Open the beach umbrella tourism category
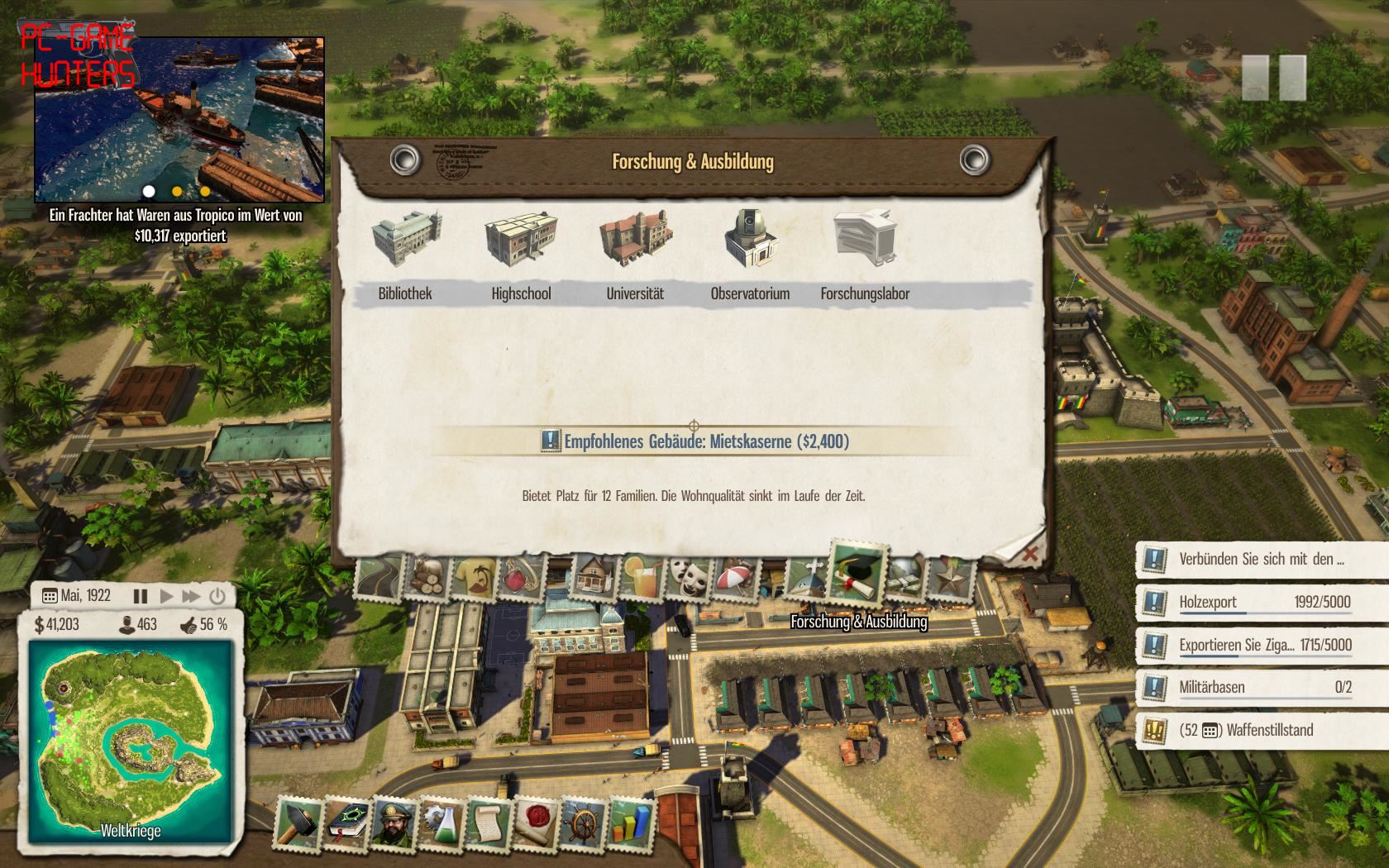 [x=734, y=576]
